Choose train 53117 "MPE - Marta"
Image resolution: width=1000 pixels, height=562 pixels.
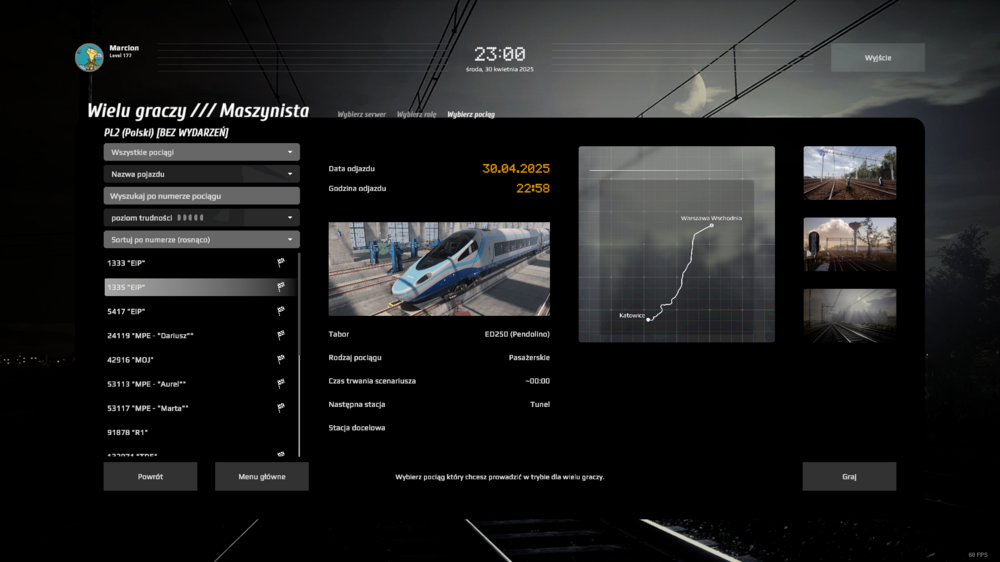coord(190,408)
